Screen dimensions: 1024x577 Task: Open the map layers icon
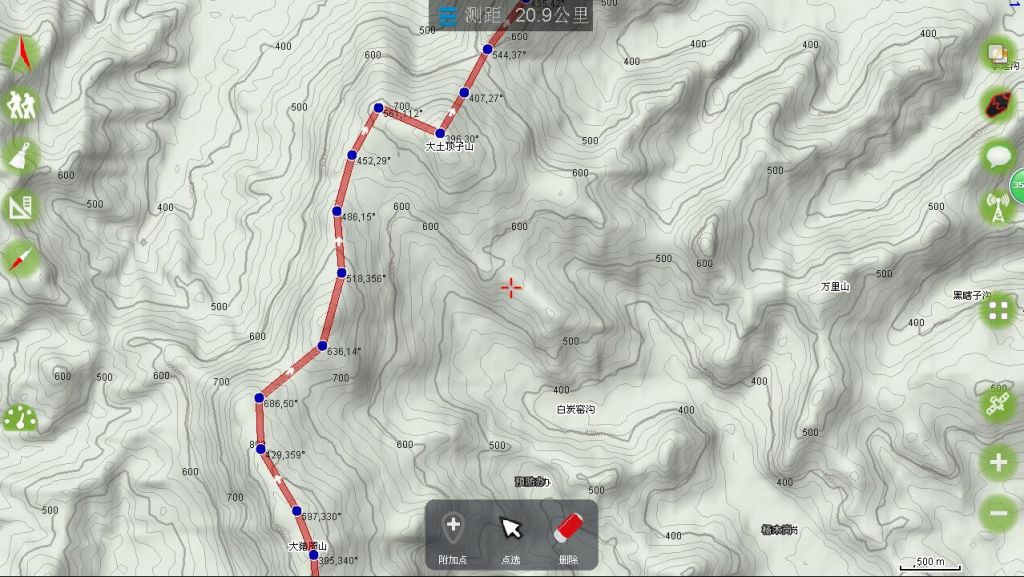point(998,53)
